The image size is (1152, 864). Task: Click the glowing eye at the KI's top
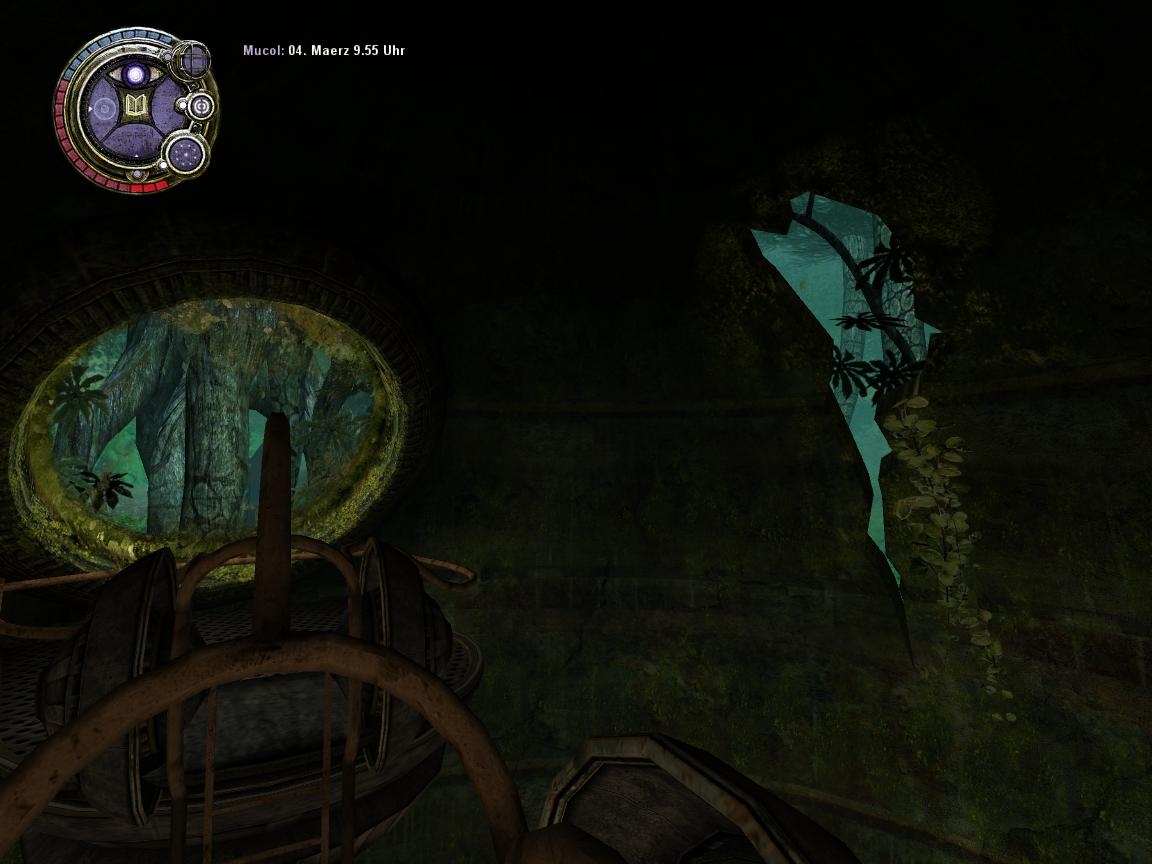pos(134,74)
